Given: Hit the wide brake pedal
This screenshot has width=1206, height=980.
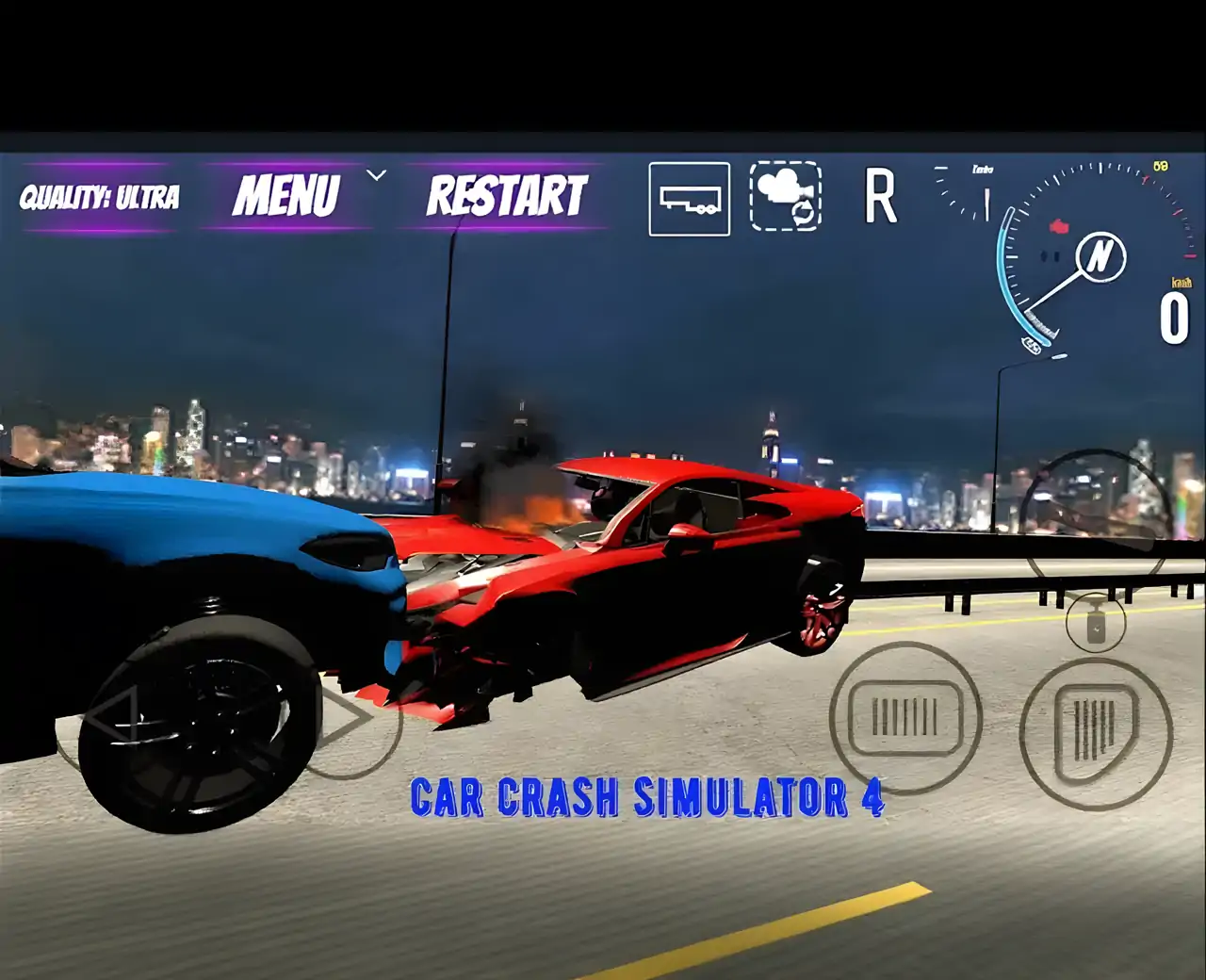Looking at the screenshot, I should click(904, 717).
